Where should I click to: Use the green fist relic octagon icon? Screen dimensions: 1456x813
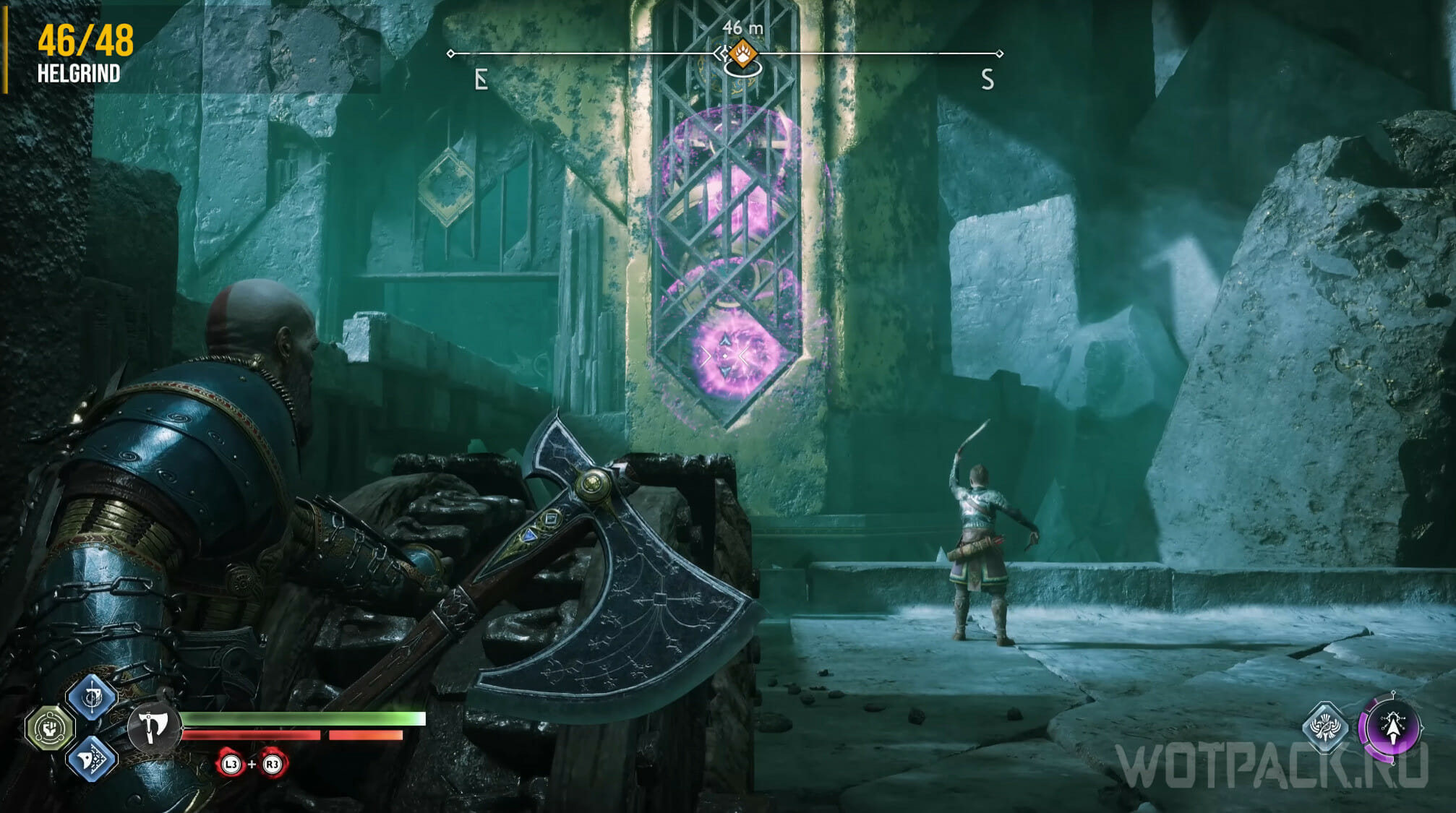click(50, 727)
